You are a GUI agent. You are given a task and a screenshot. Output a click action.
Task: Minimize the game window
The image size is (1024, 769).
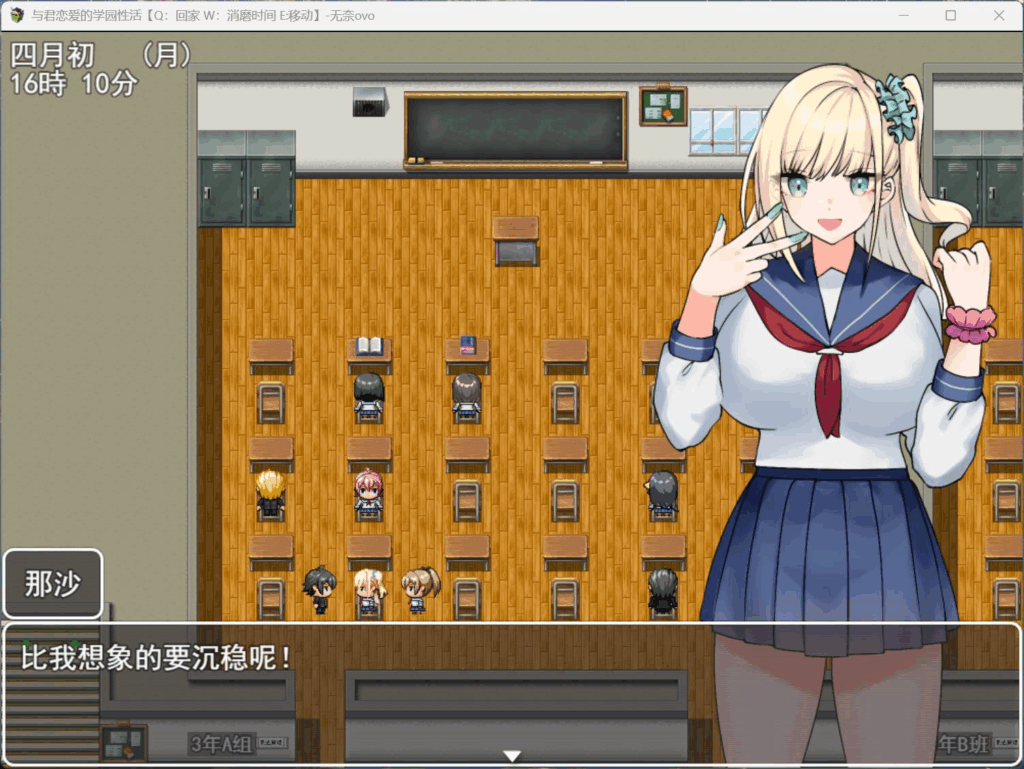tap(903, 16)
